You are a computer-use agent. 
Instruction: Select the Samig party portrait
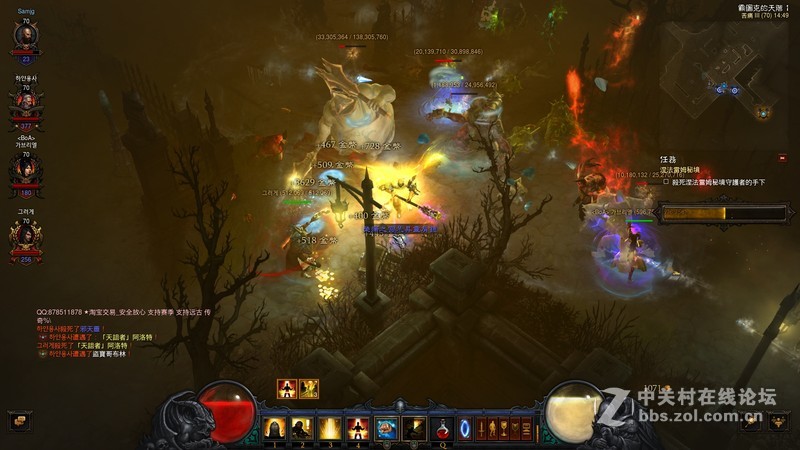(x=25, y=36)
